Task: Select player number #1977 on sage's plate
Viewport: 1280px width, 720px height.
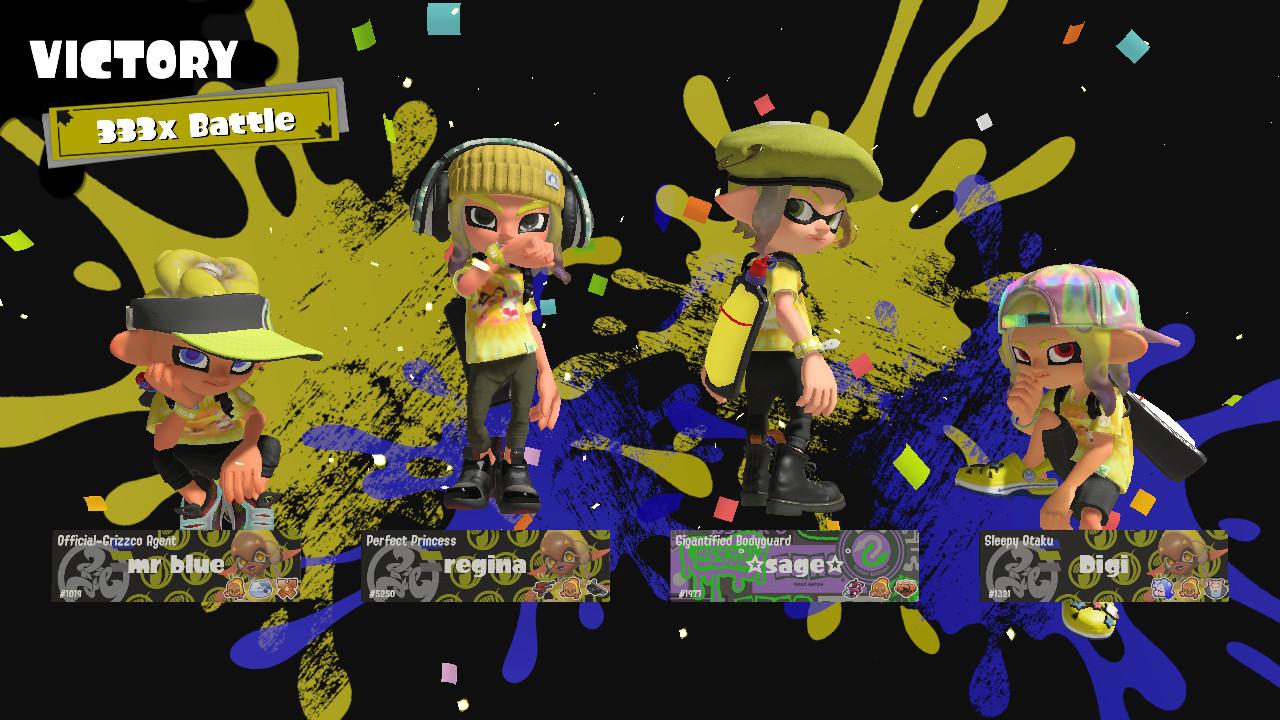Action: click(690, 593)
